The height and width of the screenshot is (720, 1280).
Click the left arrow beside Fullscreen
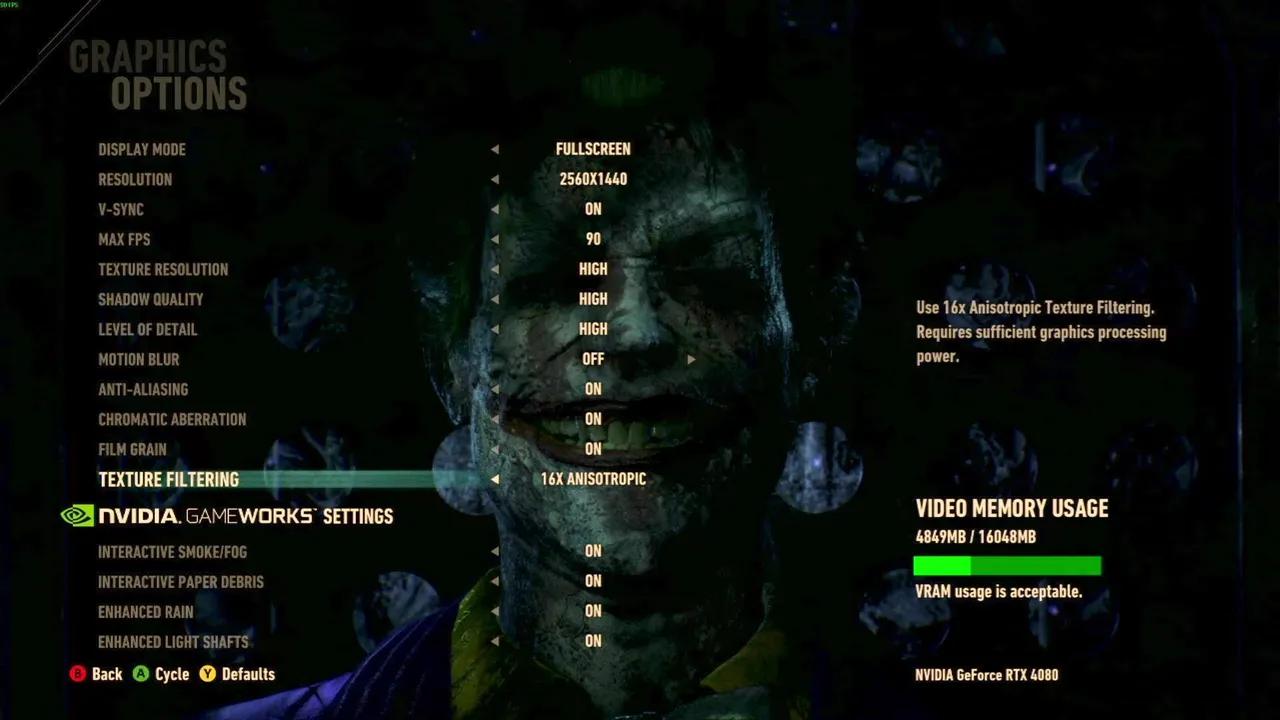(495, 149)
